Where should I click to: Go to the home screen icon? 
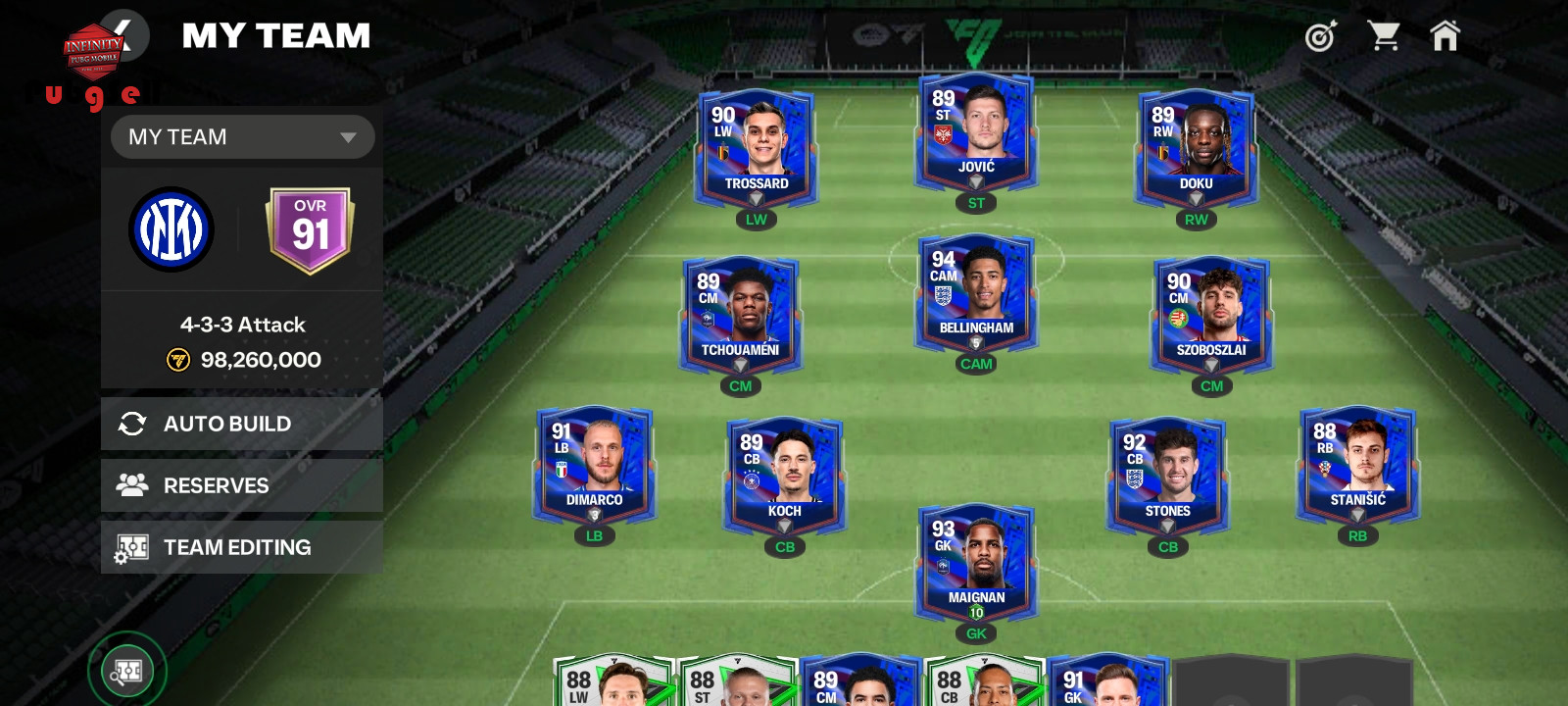(1445, 36)
